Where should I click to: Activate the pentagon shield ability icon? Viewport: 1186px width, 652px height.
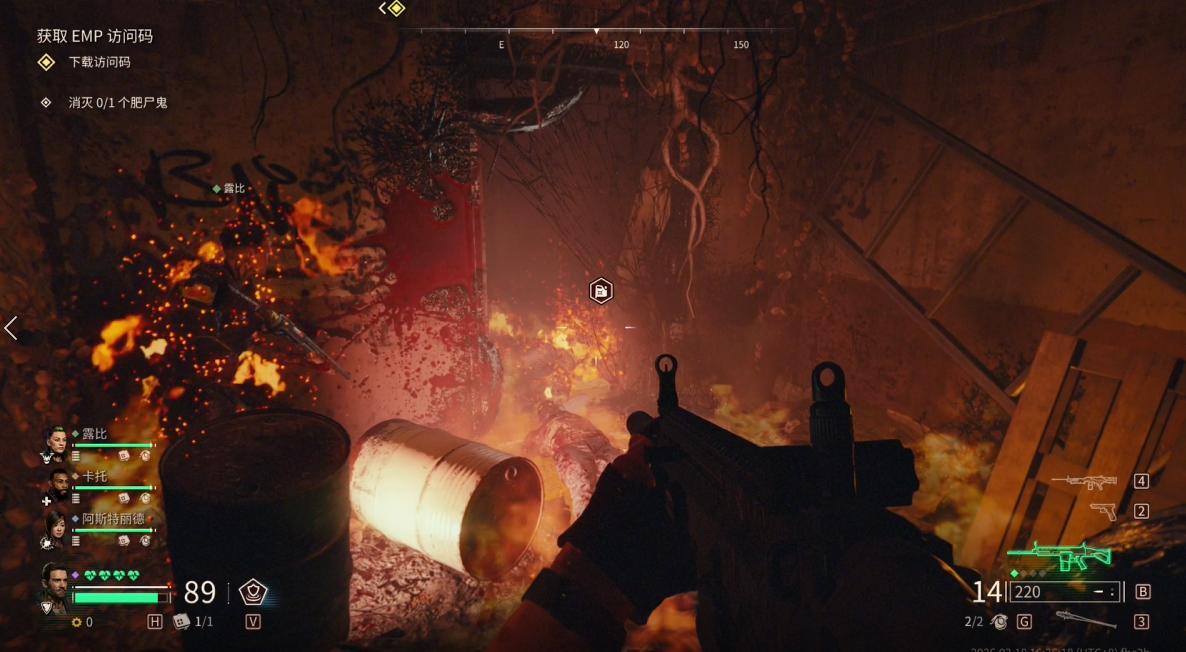[x=252, y=592]
